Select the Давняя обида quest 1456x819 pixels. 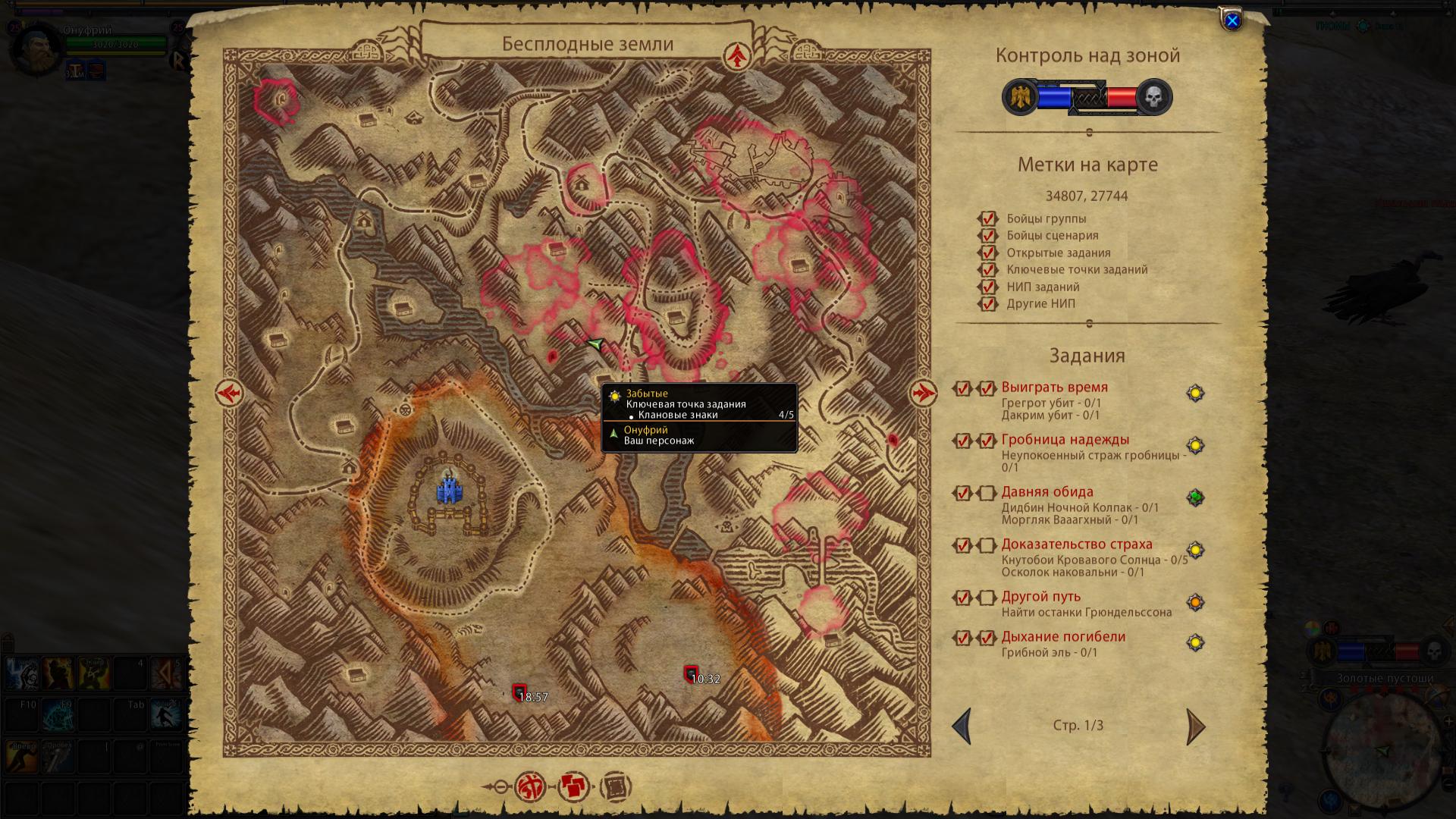1046,492
